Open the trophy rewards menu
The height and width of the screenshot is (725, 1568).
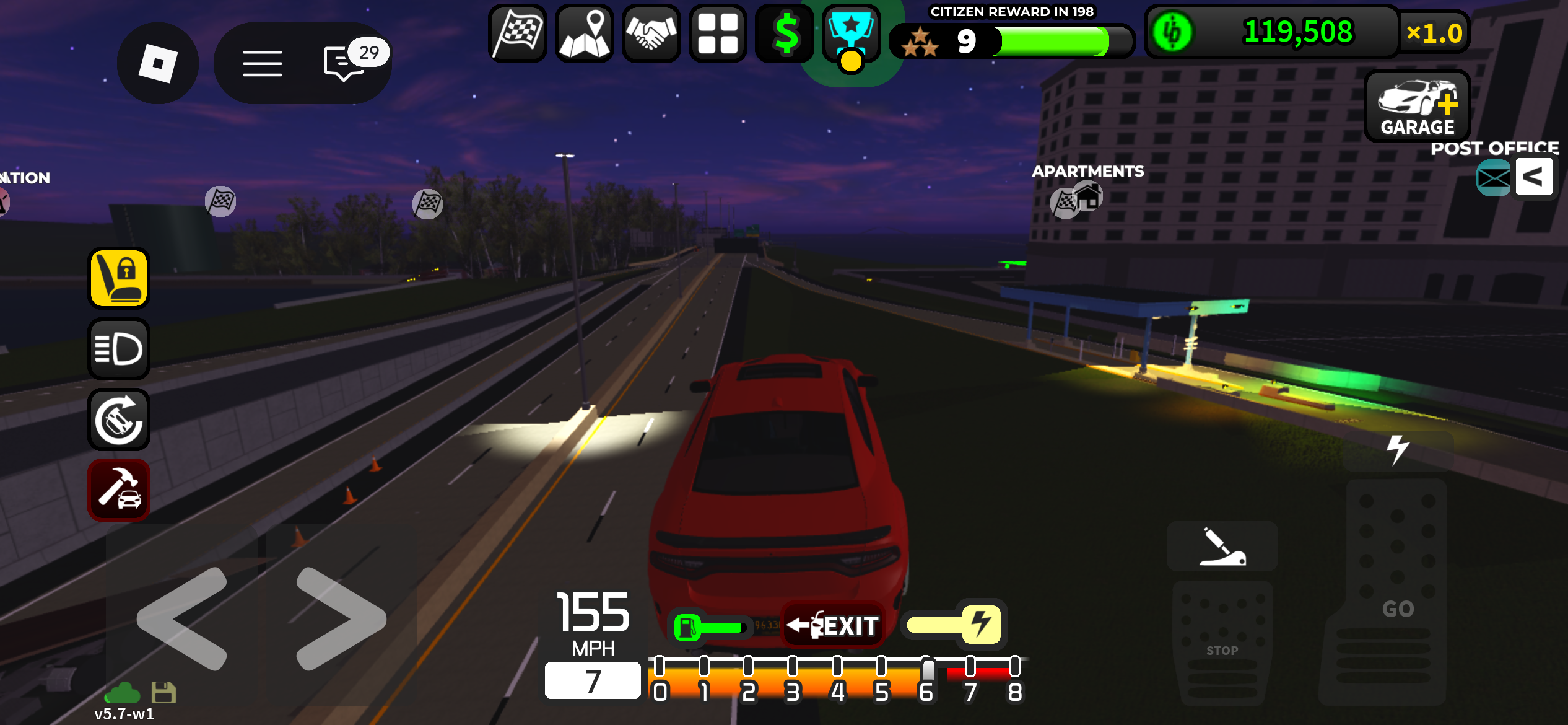click(x=852, y=33)
